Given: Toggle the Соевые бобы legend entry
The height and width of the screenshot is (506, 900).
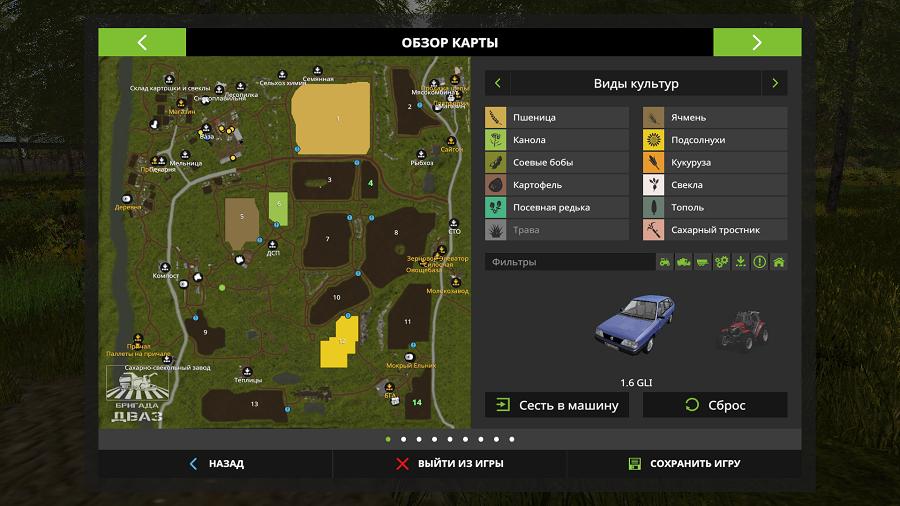Looking at the screenshot, I should (557, 163).
